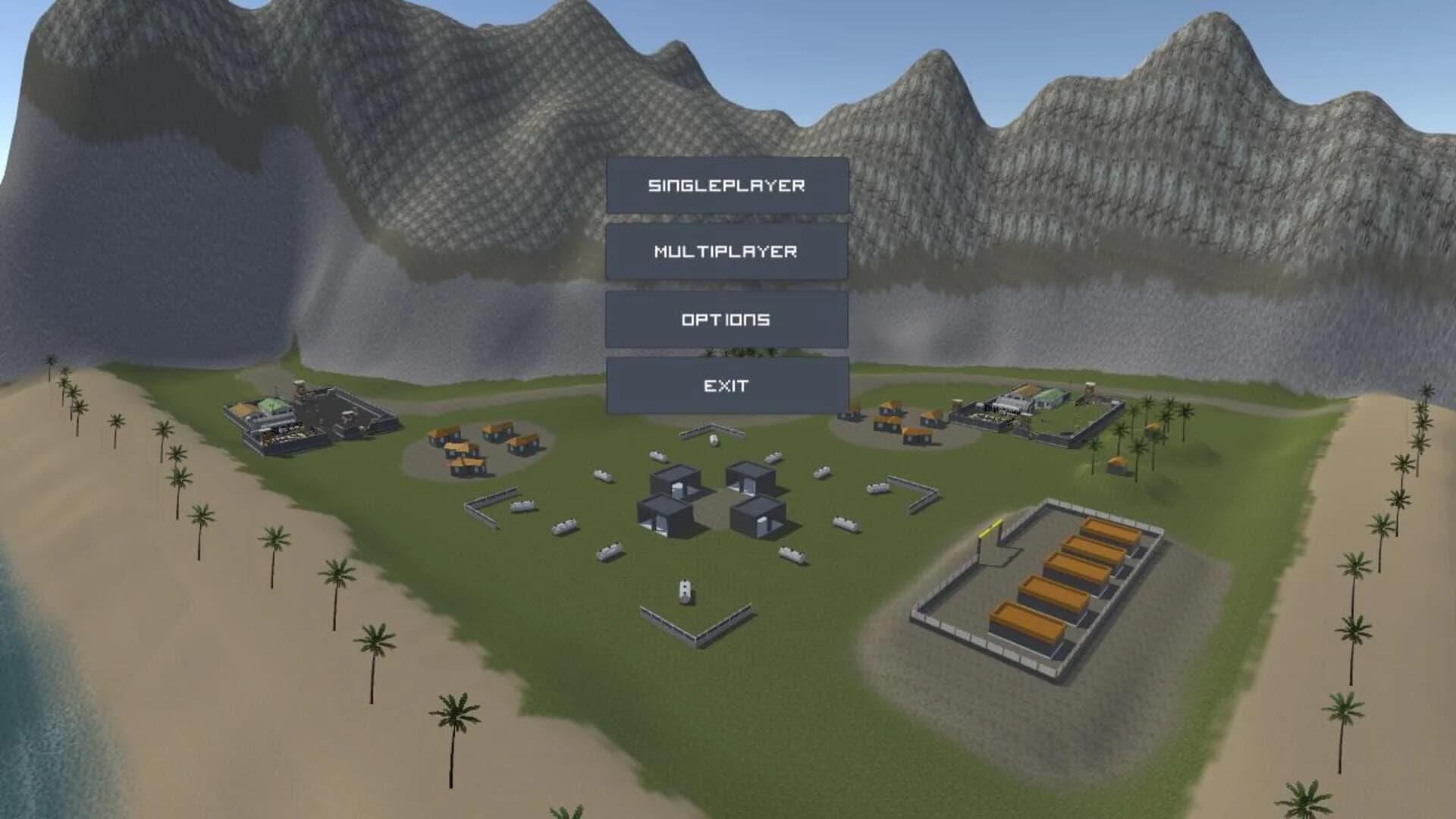
Task: Click the SINGLEPLAYER button
Action: click(x=726, y=184)
